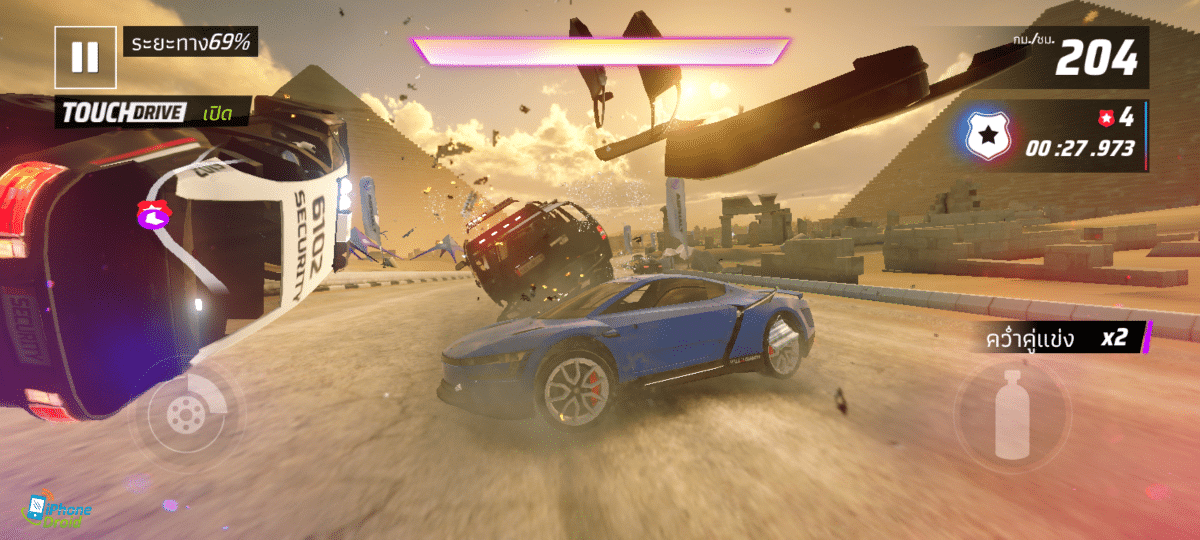Activate the nitro bottle boost
The image size is (1200, 540).
(1011, 410)
